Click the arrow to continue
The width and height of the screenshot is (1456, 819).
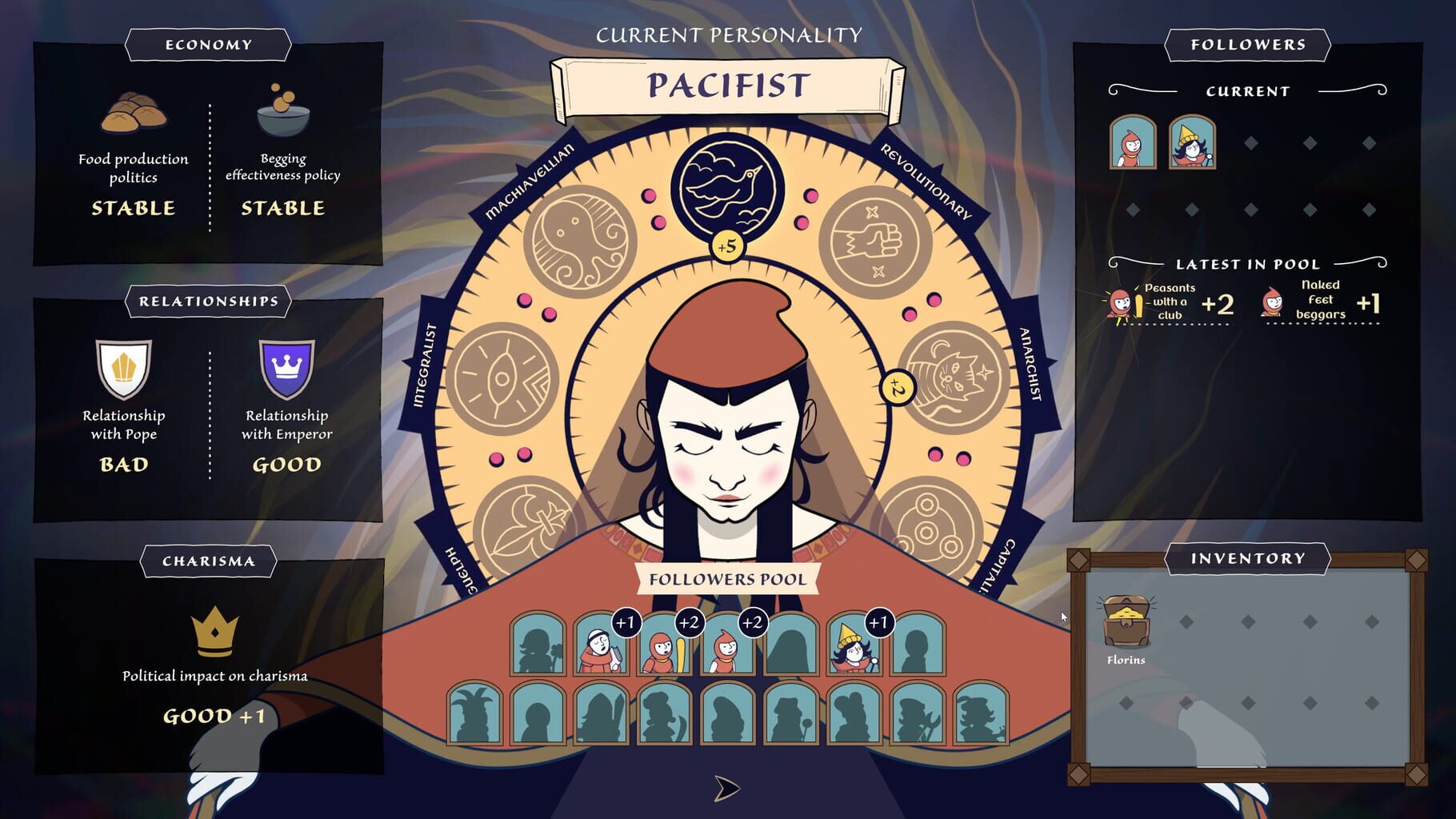724,788
